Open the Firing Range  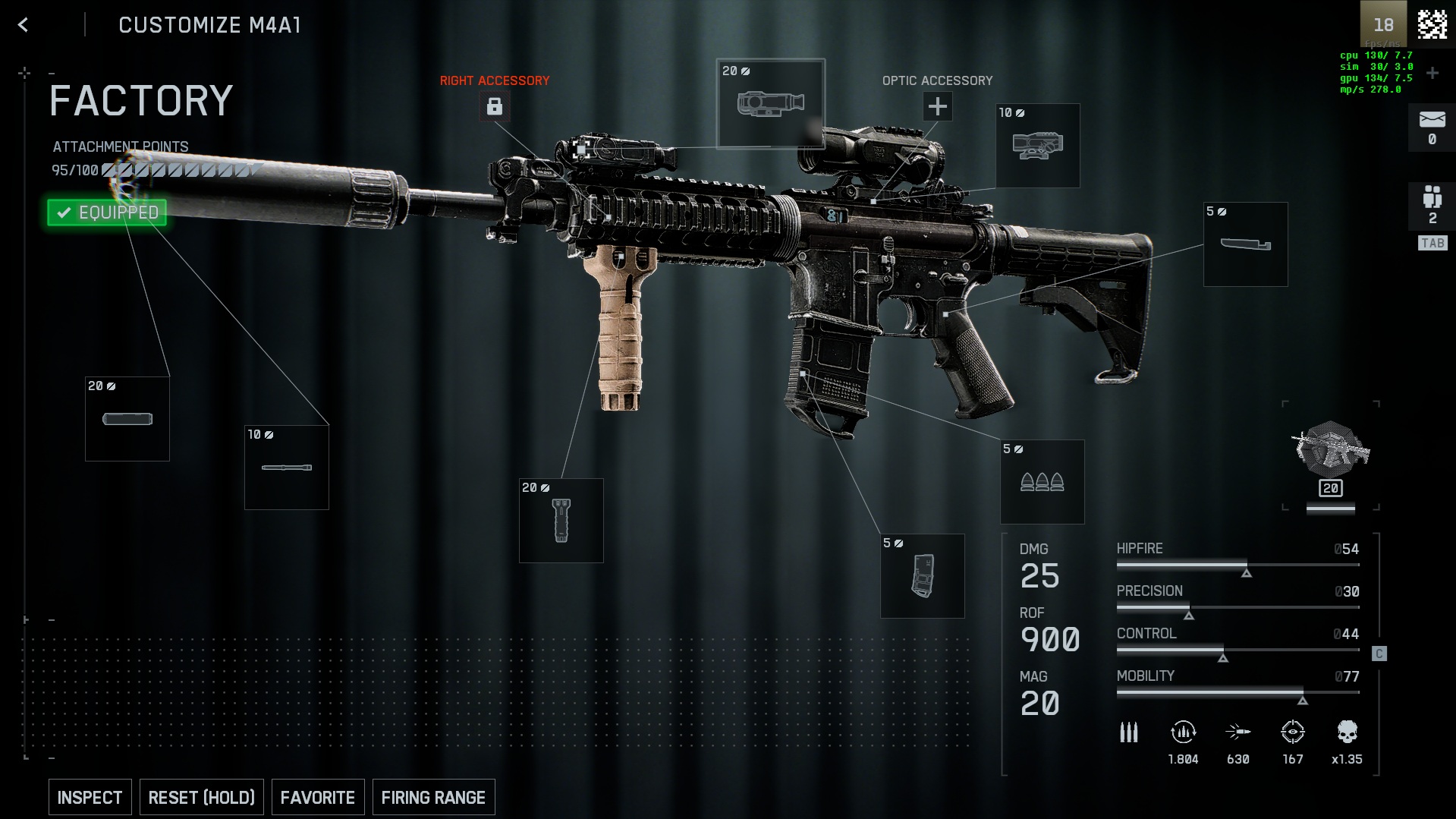coord(433,797)
